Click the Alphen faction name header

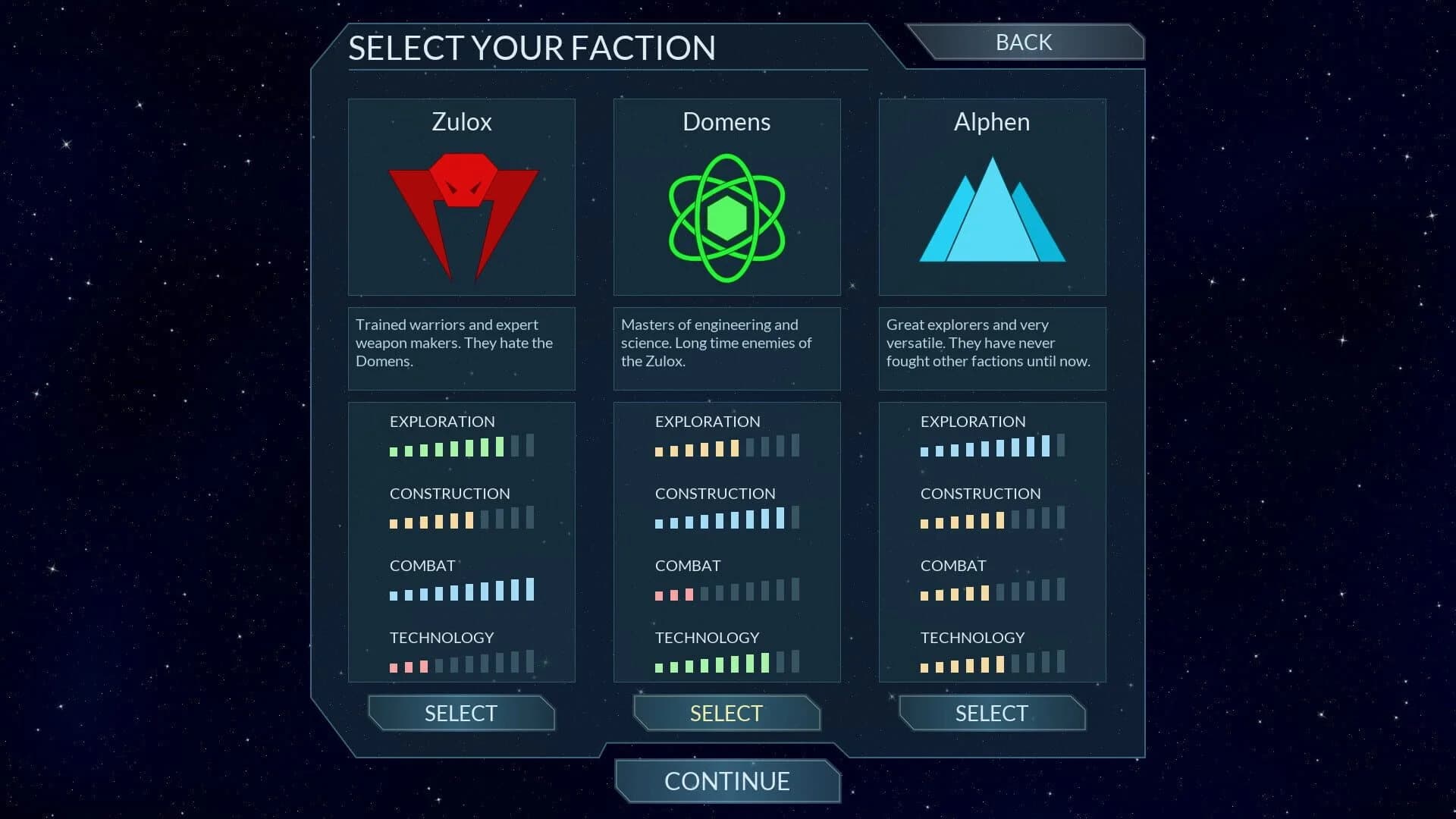click(991, 121)
